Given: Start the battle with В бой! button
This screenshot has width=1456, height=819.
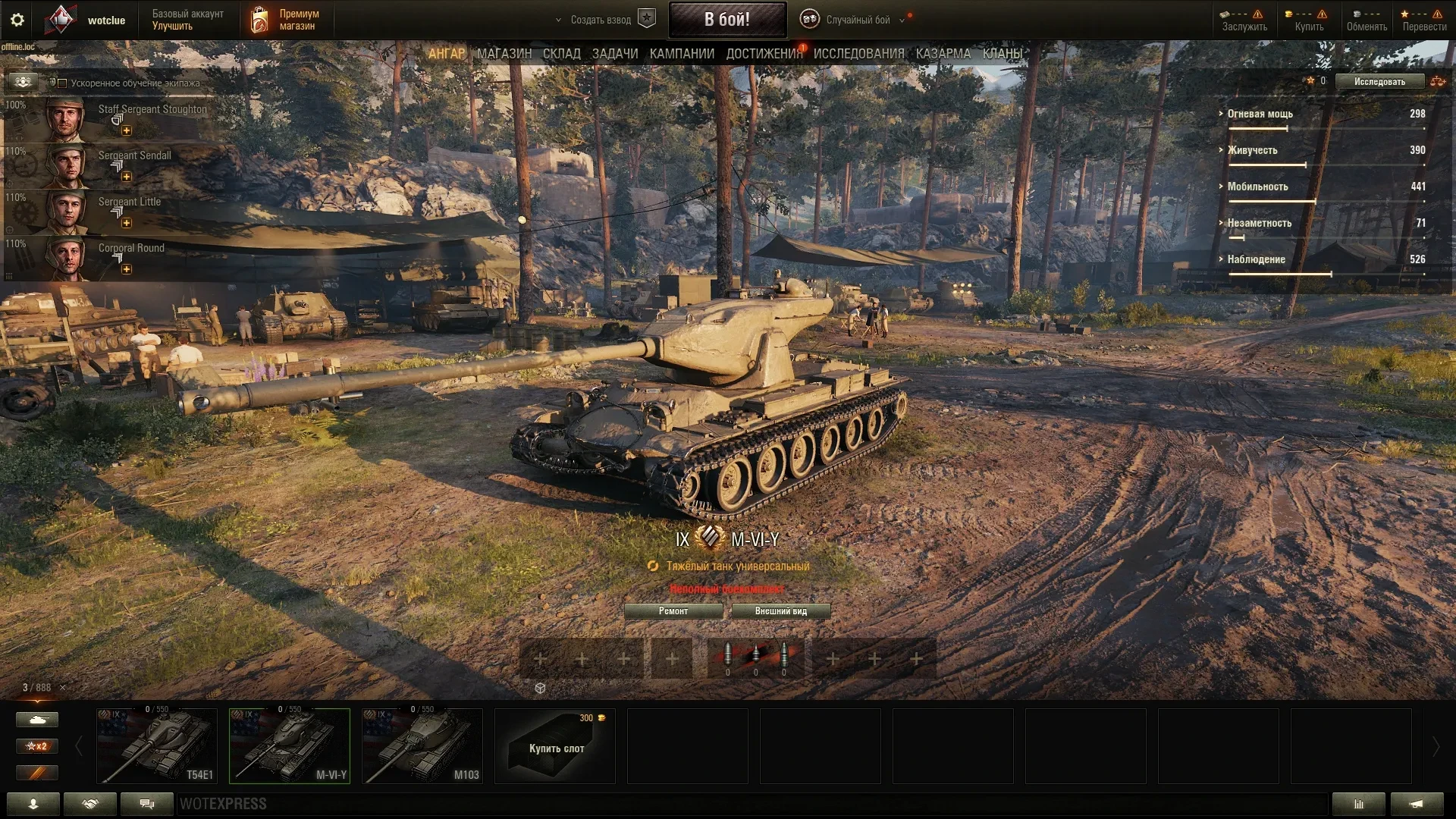Looking at the screenshot, I should coord(726,20).
